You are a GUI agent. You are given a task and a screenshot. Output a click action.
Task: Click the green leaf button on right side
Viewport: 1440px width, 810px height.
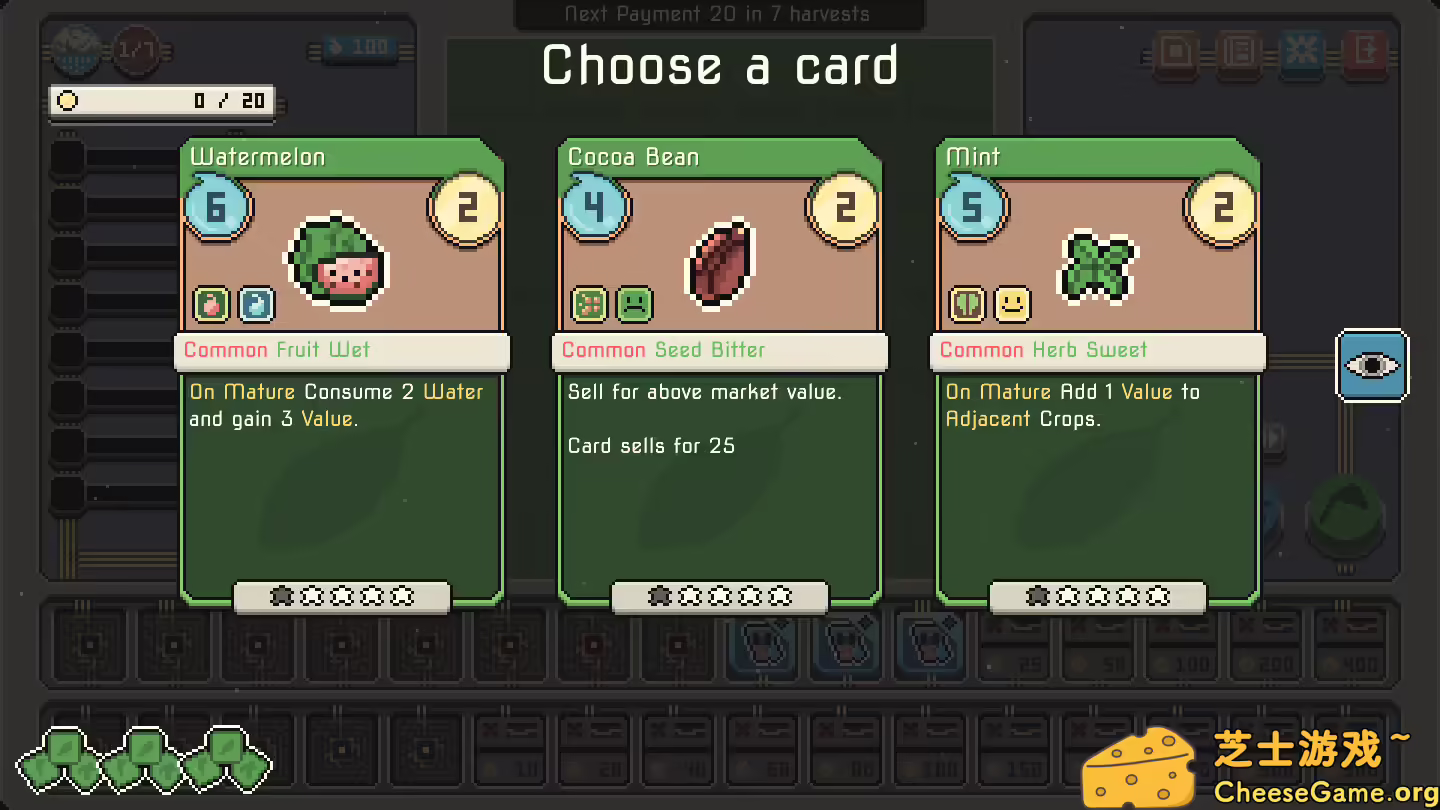pos(1346,516)
